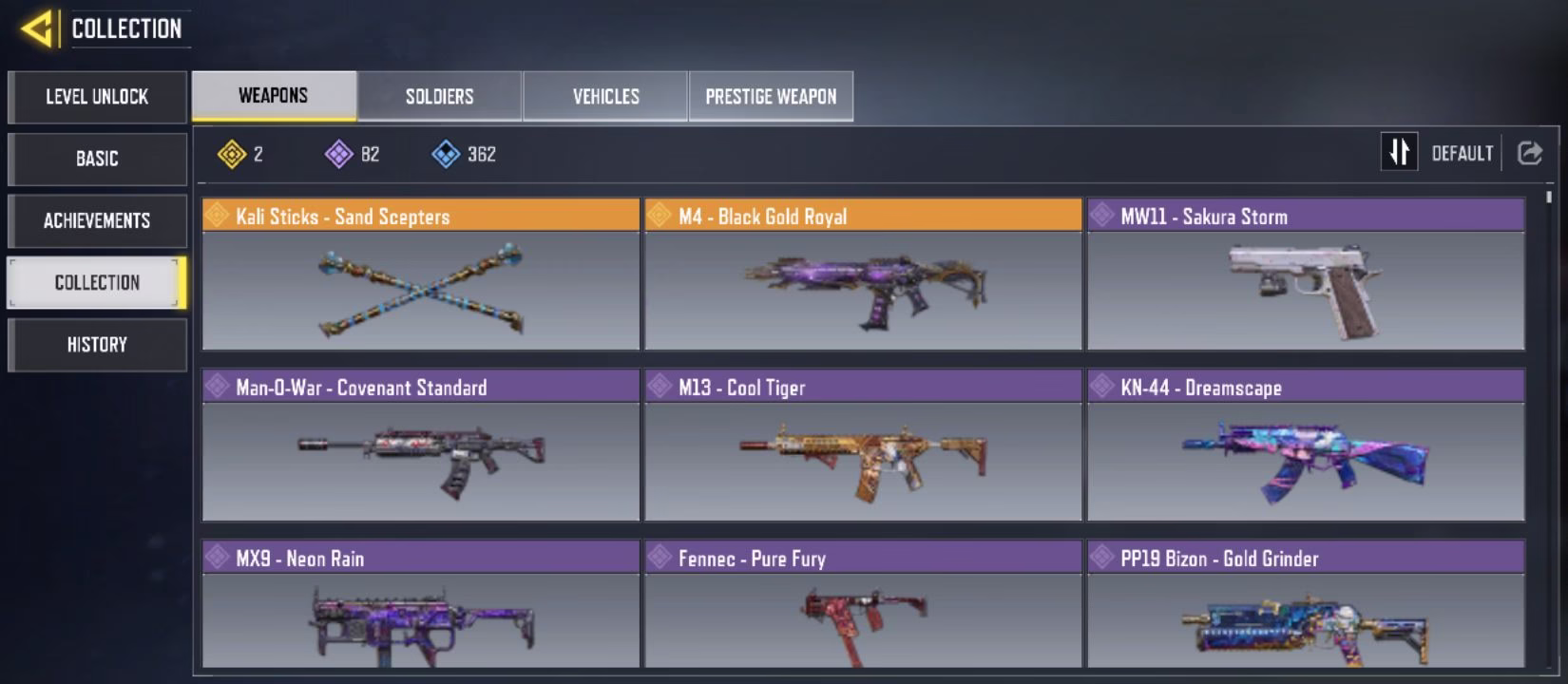Viewport: 1568px width, 684px height.
Task: Select the Collection menu entry
Action: pos(97,282)
